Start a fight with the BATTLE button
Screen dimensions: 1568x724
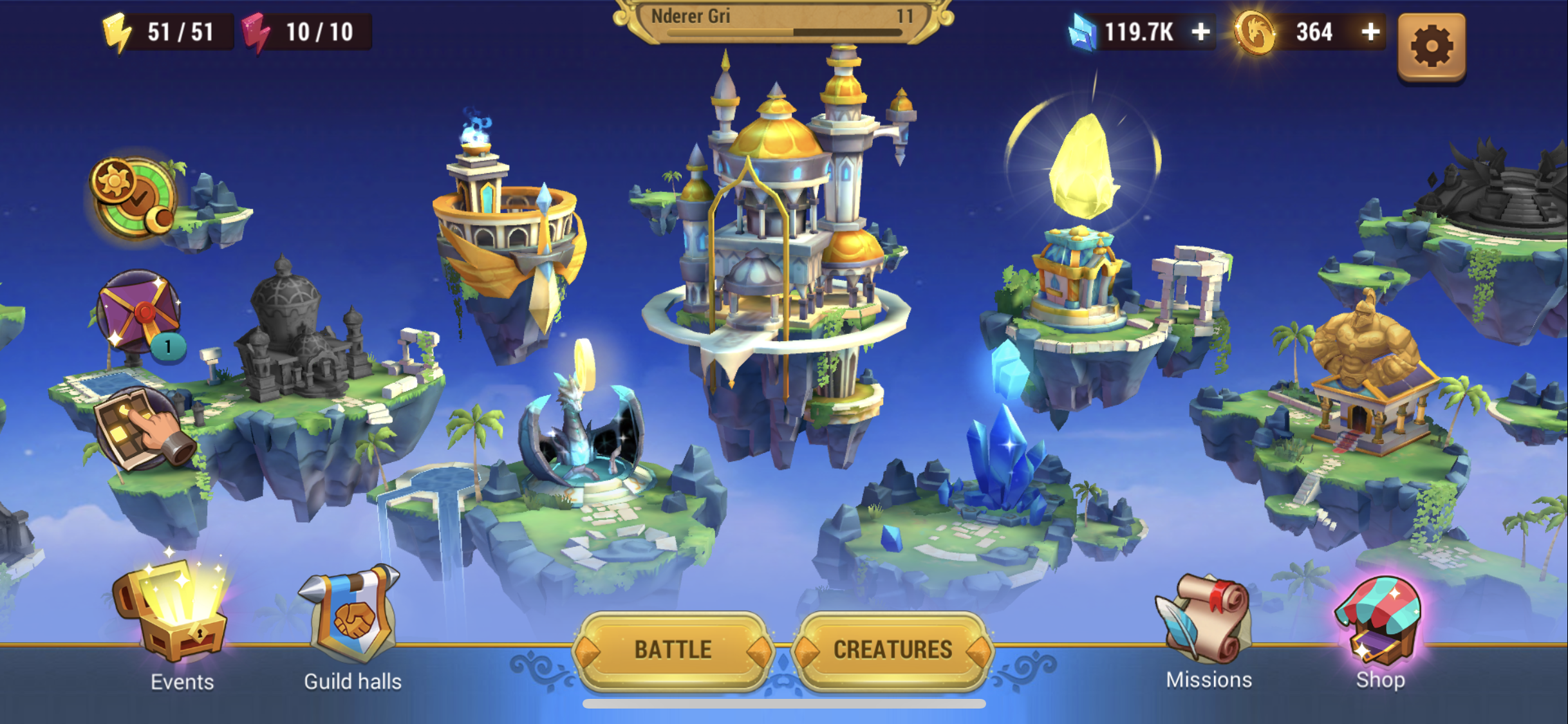(673, 650)
